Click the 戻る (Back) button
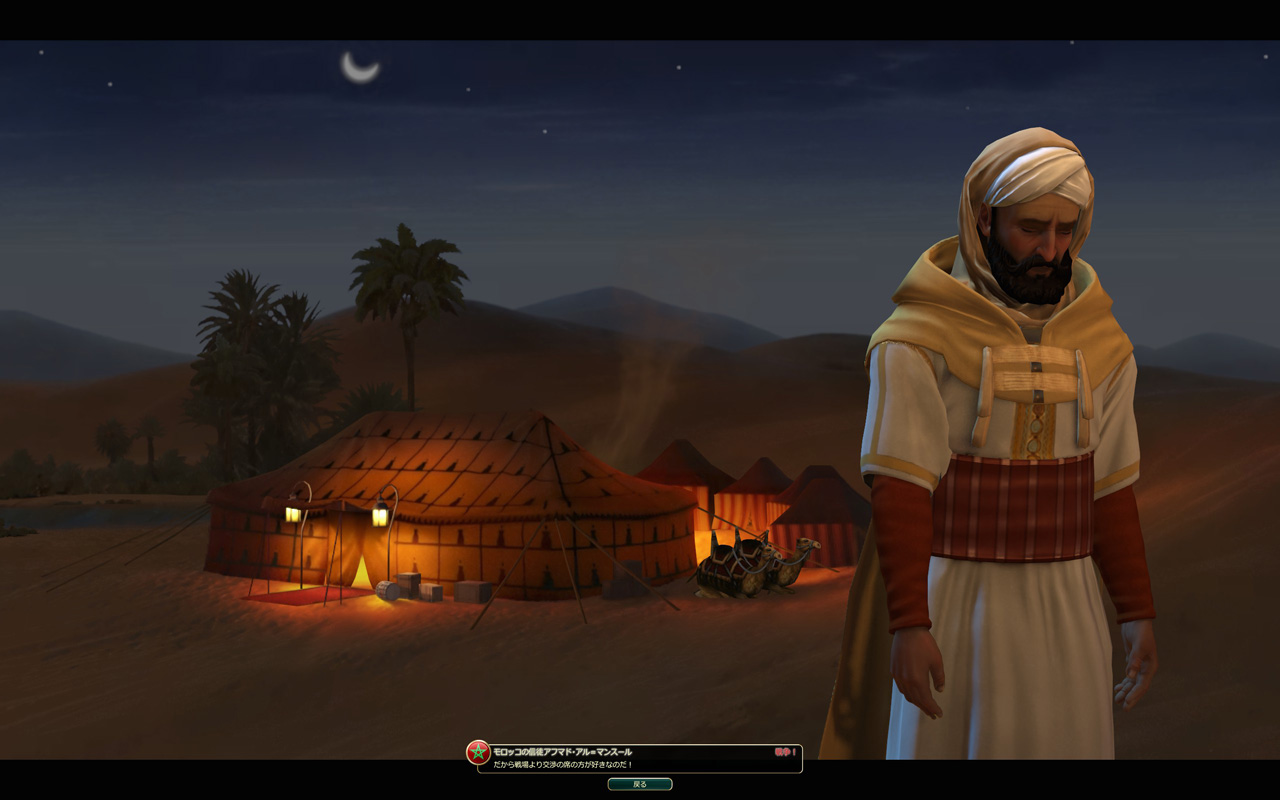Screen dimensions: 1280x800 pos(640,784)
